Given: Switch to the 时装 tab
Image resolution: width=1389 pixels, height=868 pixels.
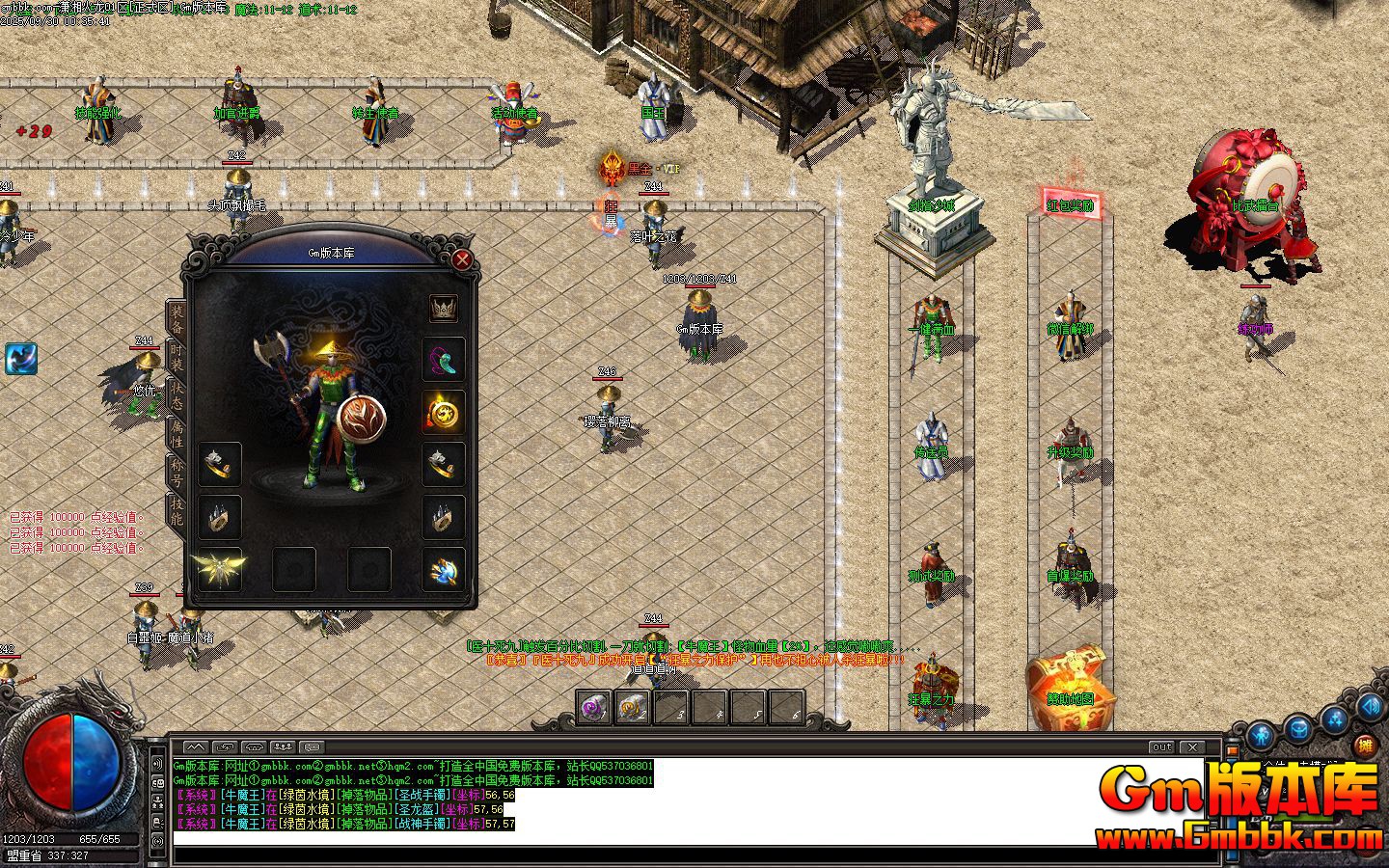Looking at the screenshot, I should [x=177, y=356].
